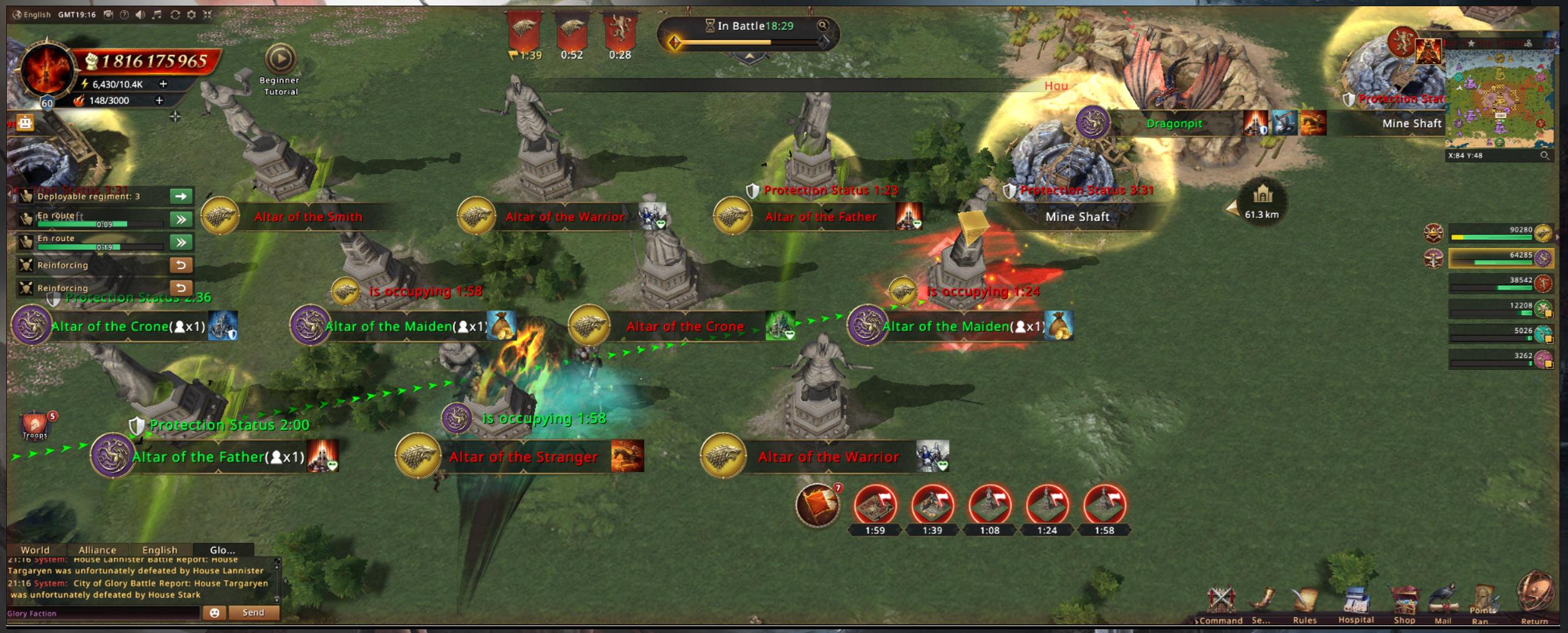Switch to the Alliance chat tab
Image resolution: width=1568 pixels, height=633 pixels.
coord(97,549)
